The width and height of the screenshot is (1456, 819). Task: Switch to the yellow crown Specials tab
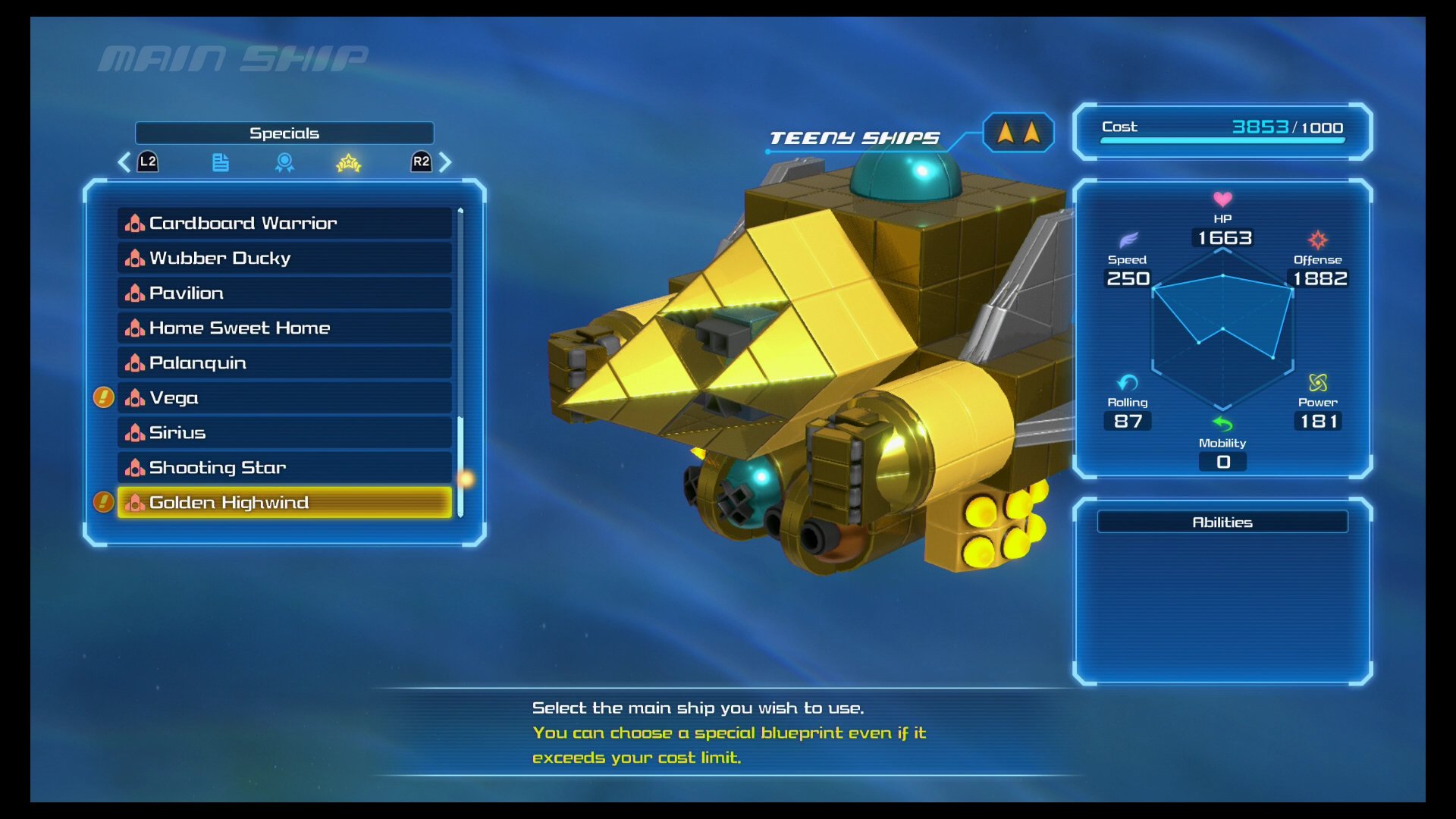[x=348, y=162]
